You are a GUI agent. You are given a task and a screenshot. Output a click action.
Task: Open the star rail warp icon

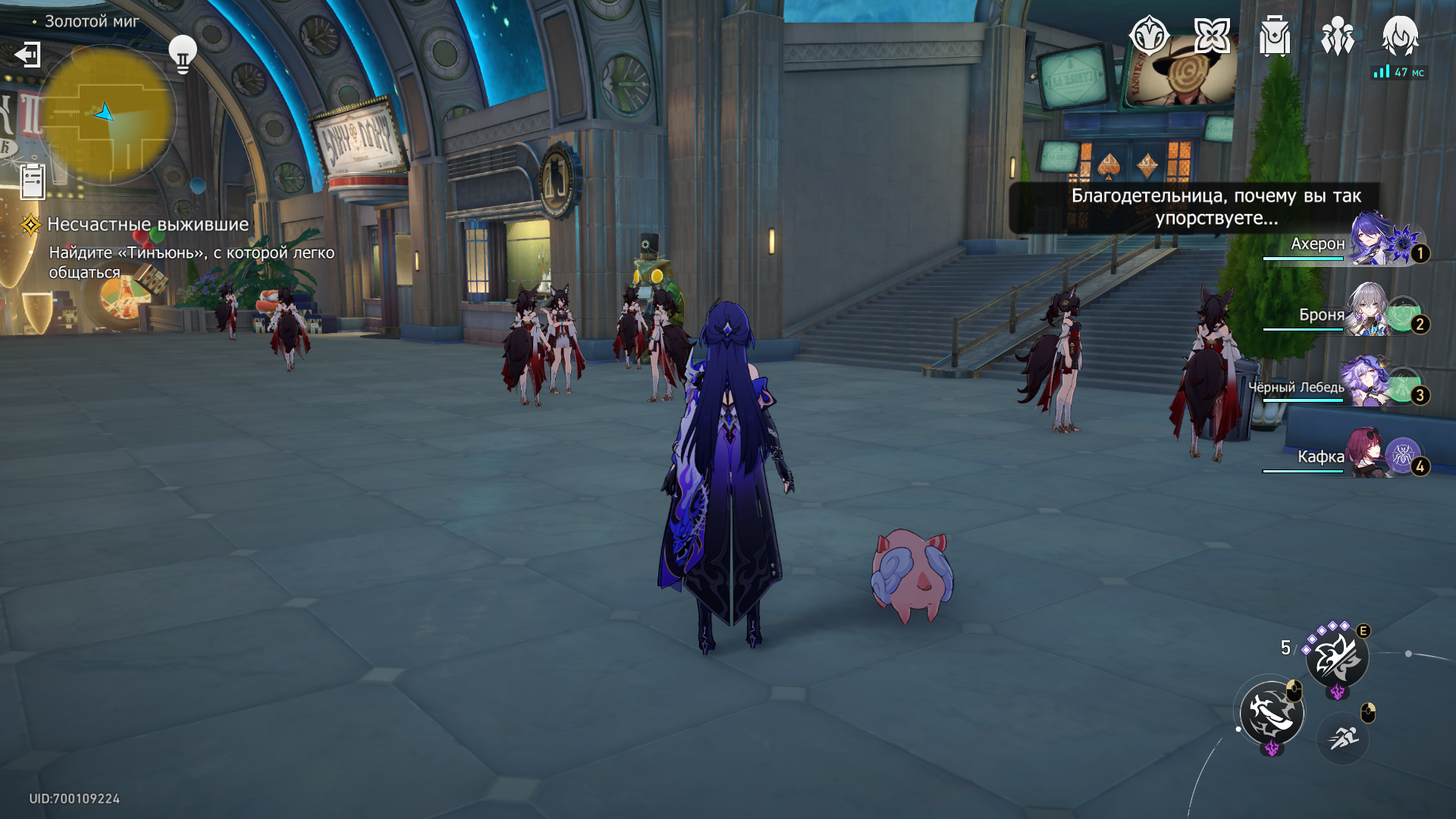point(1212,36)
